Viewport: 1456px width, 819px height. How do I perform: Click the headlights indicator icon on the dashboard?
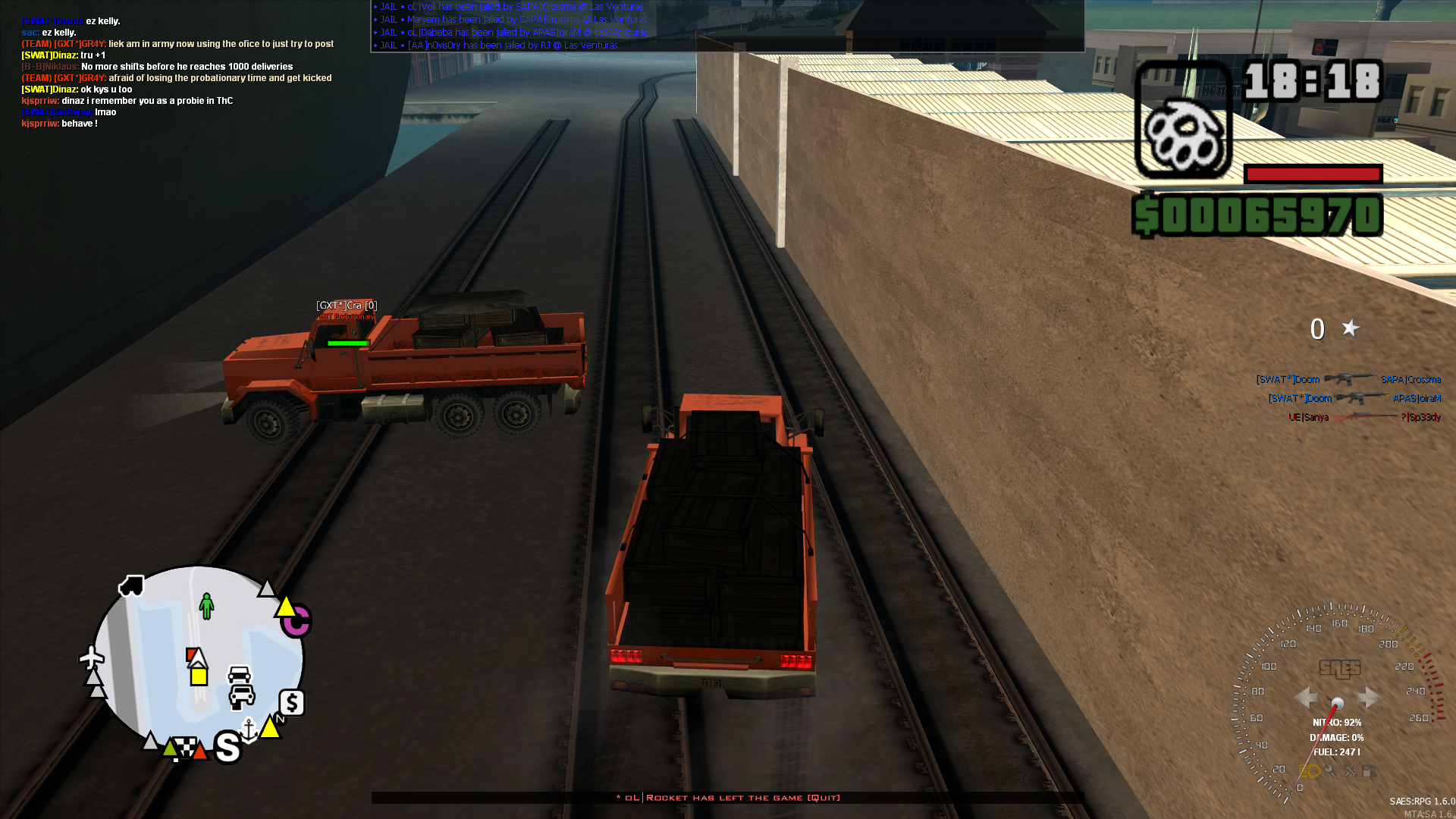[1310, 771]
